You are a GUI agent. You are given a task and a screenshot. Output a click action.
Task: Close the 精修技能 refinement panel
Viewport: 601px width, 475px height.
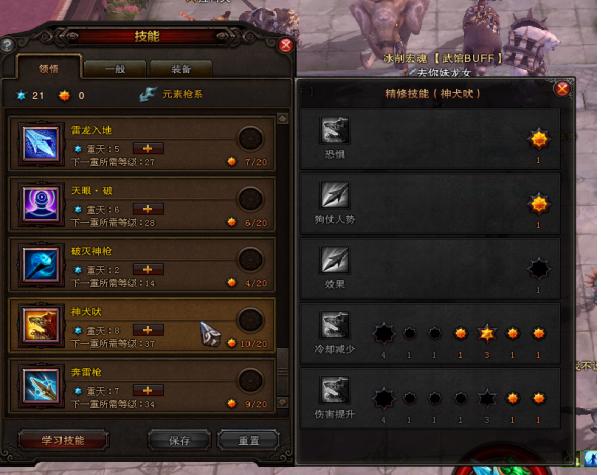(x=562, y=88)
